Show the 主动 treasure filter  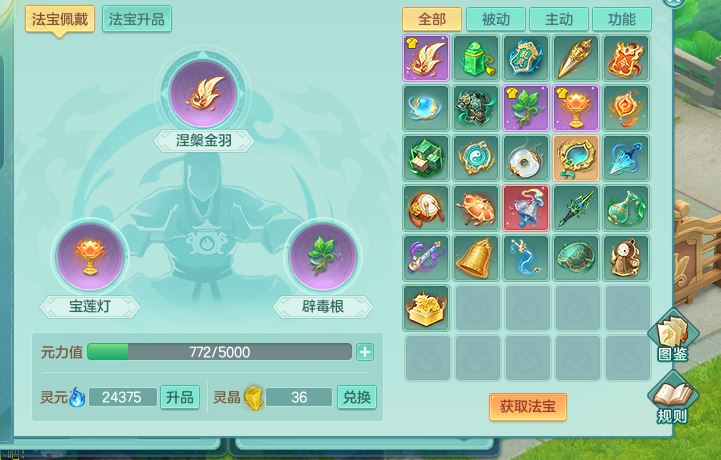pos(558,19)
